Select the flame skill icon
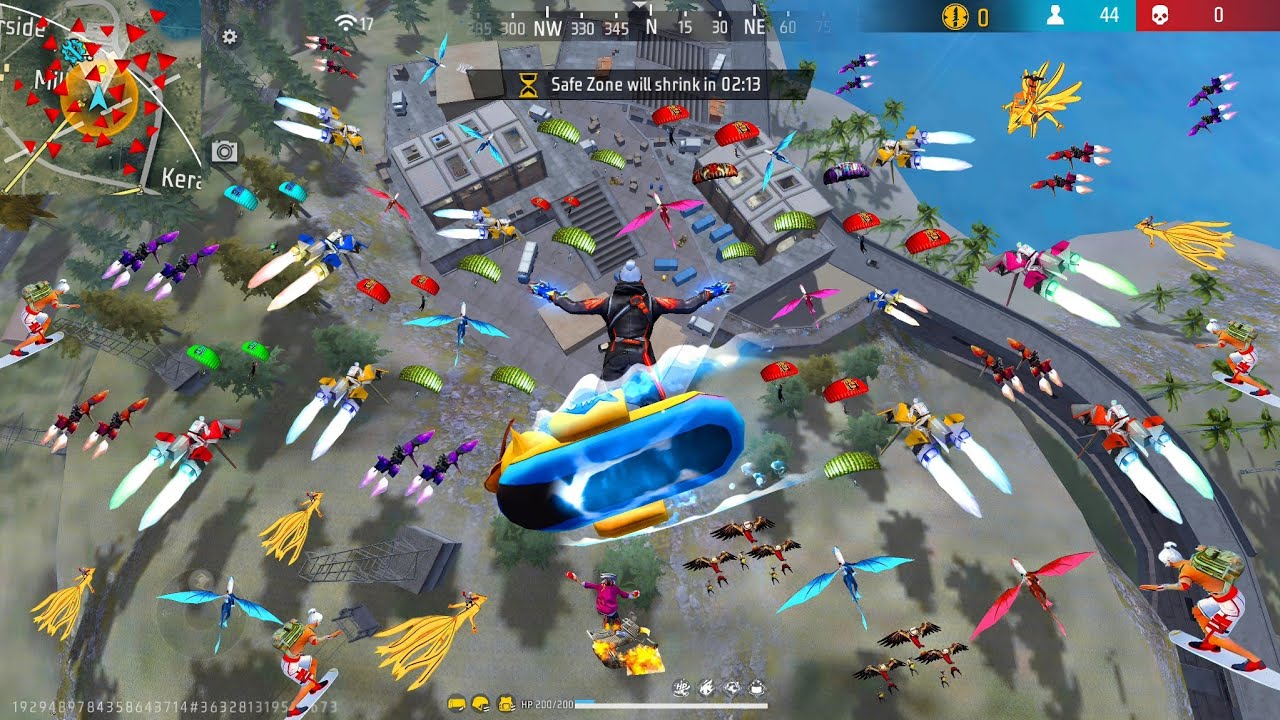The image size is (1280, 720). pyautogui.click(x=706, y=687)
